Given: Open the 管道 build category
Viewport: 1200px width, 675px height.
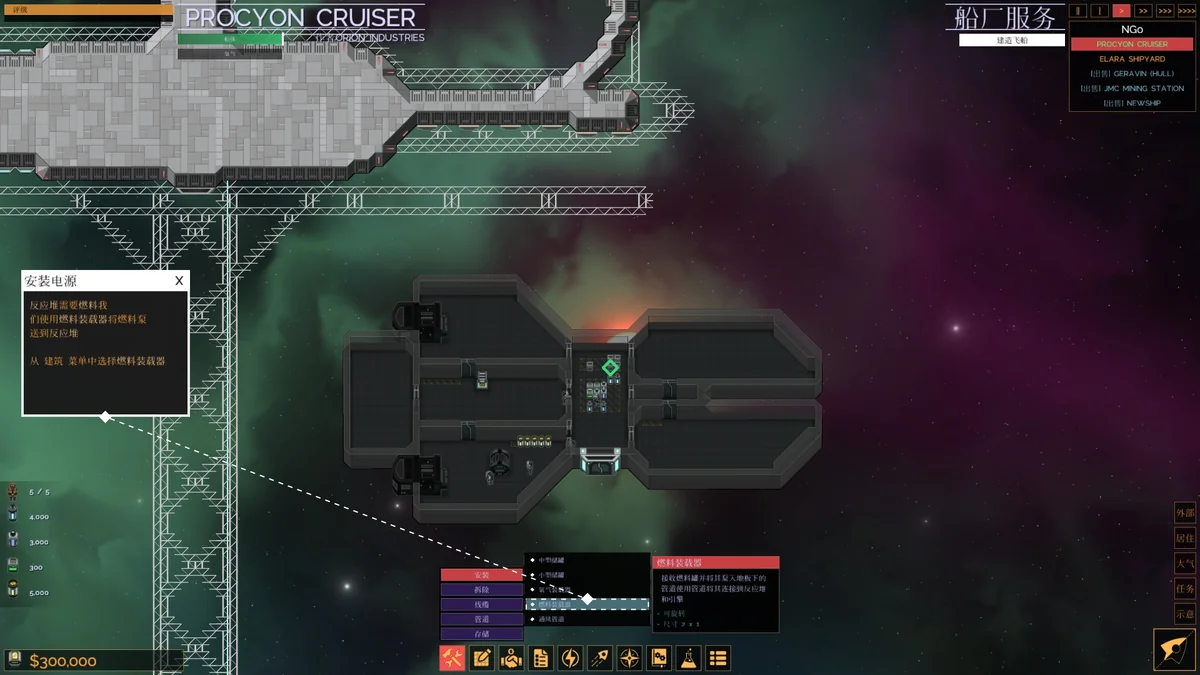Looking at the screenshot, I should pos(482,619).
